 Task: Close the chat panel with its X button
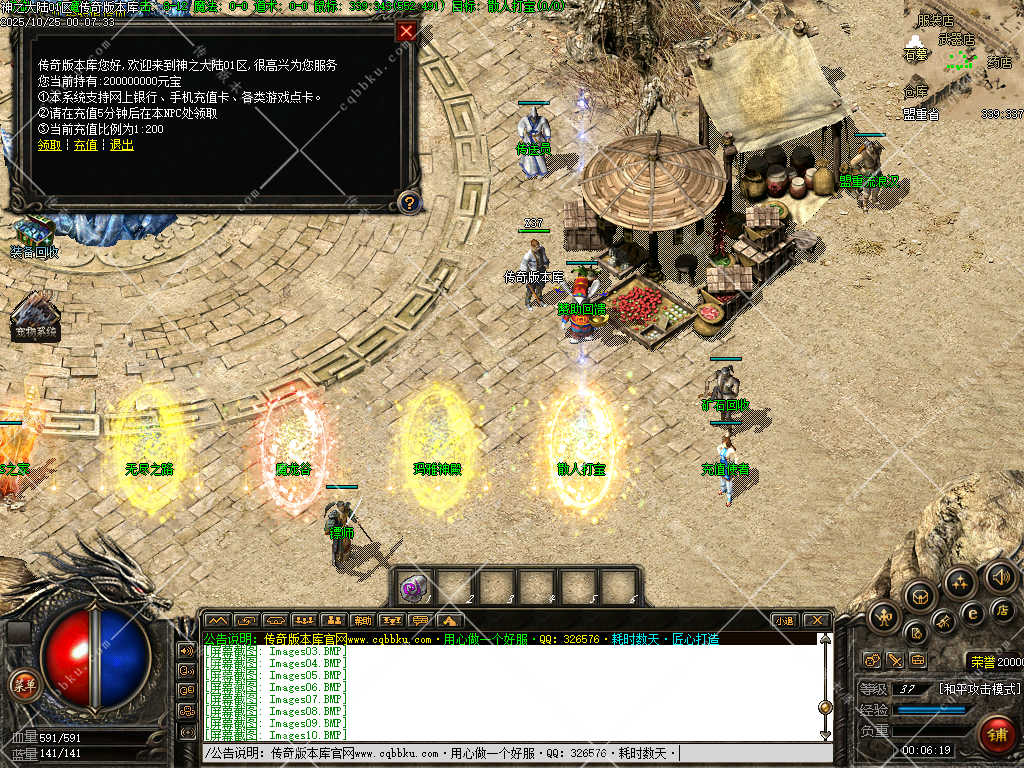tap(816, 620)
